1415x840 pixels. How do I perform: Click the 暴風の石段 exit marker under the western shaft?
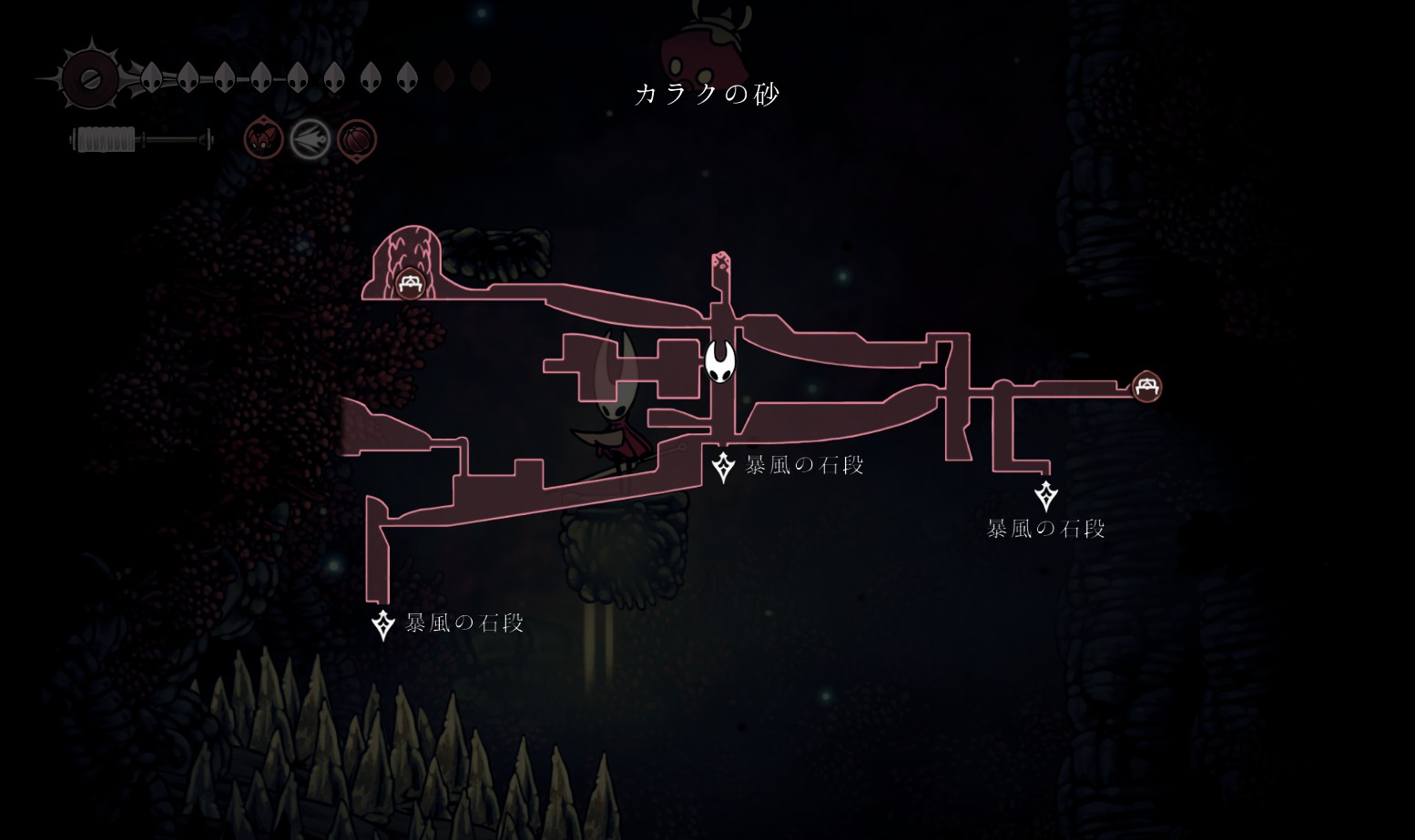[383, 625]
